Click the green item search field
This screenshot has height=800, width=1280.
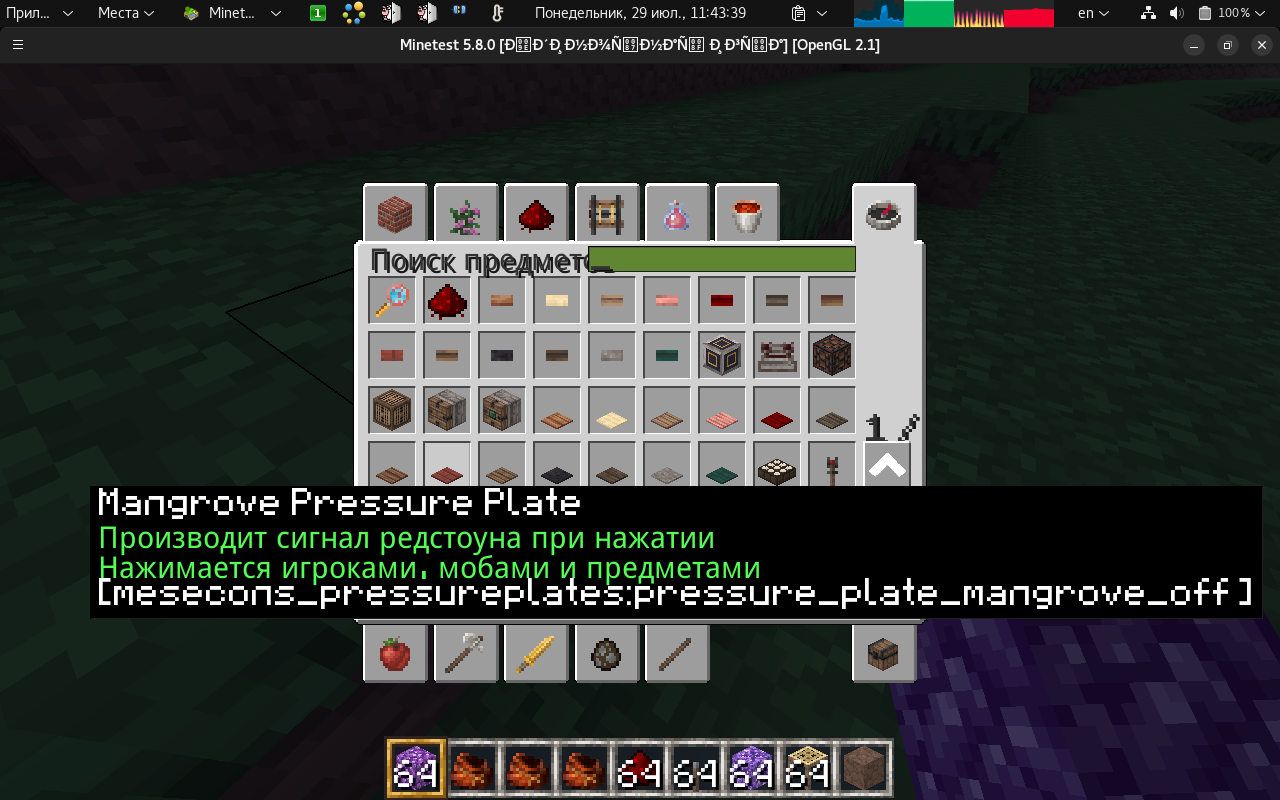point(721,259)
